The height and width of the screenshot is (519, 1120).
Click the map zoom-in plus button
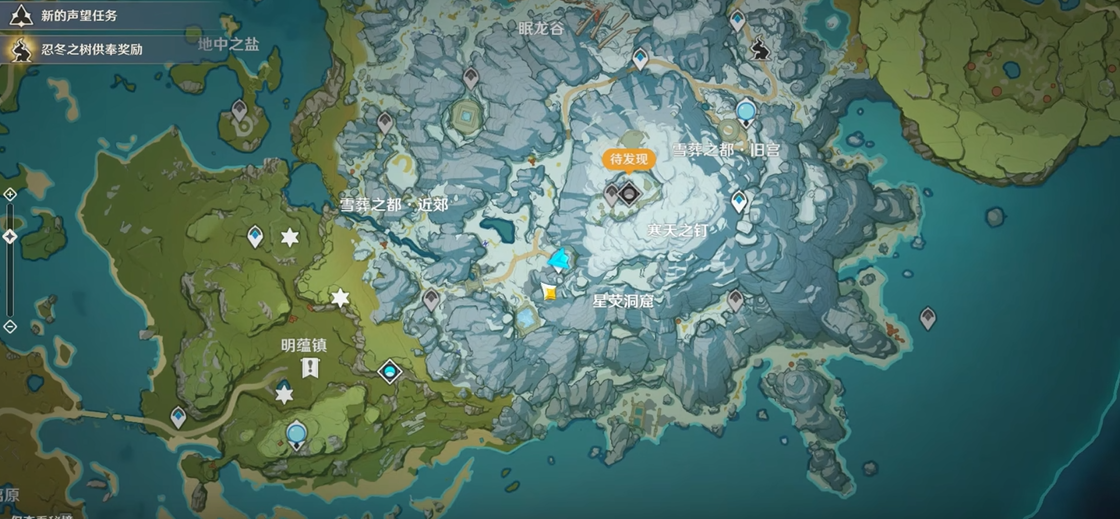(10, 193)
